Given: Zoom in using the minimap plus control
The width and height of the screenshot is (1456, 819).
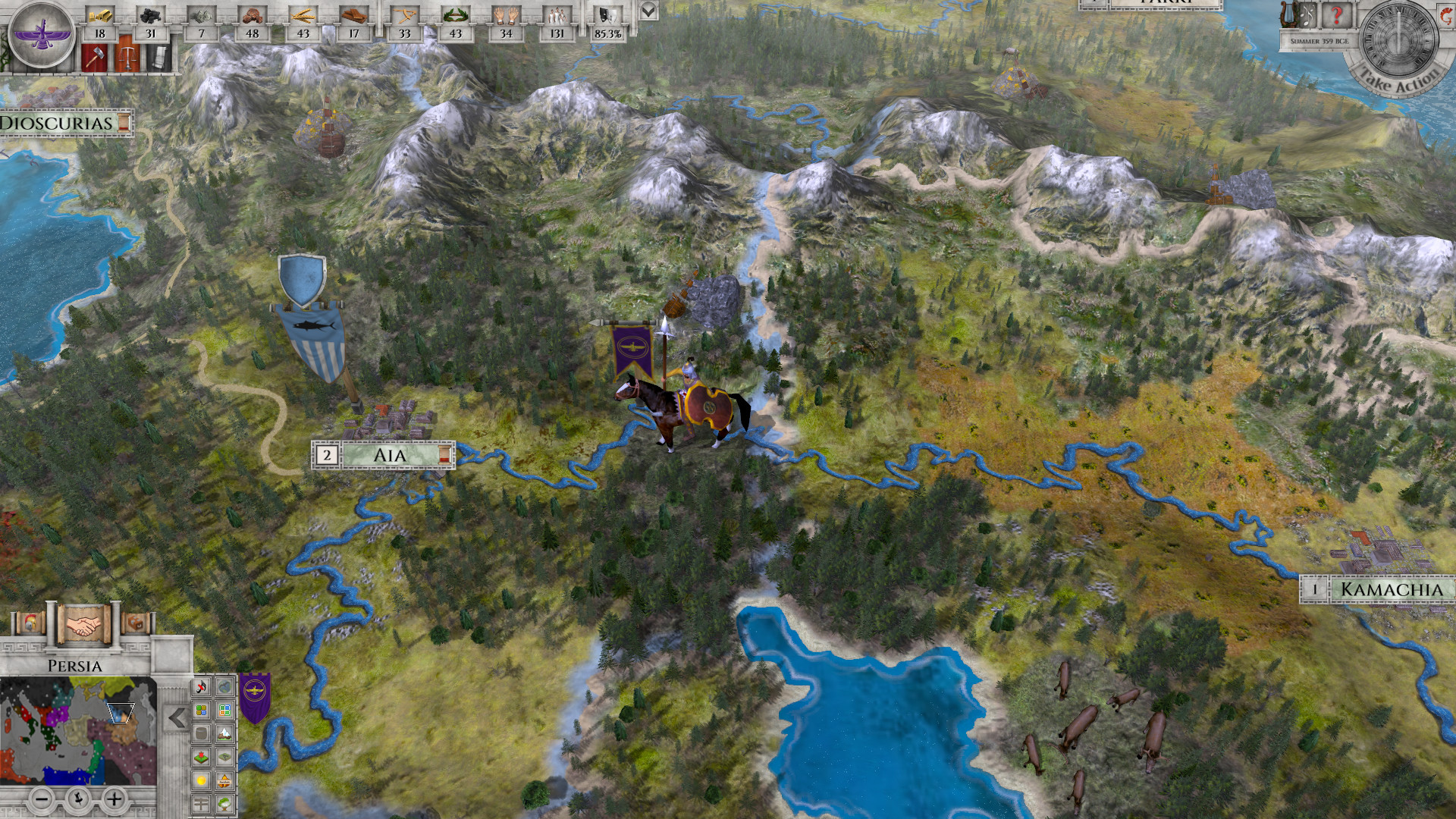Looking at the screenshot, I should [x=114, y=799].
